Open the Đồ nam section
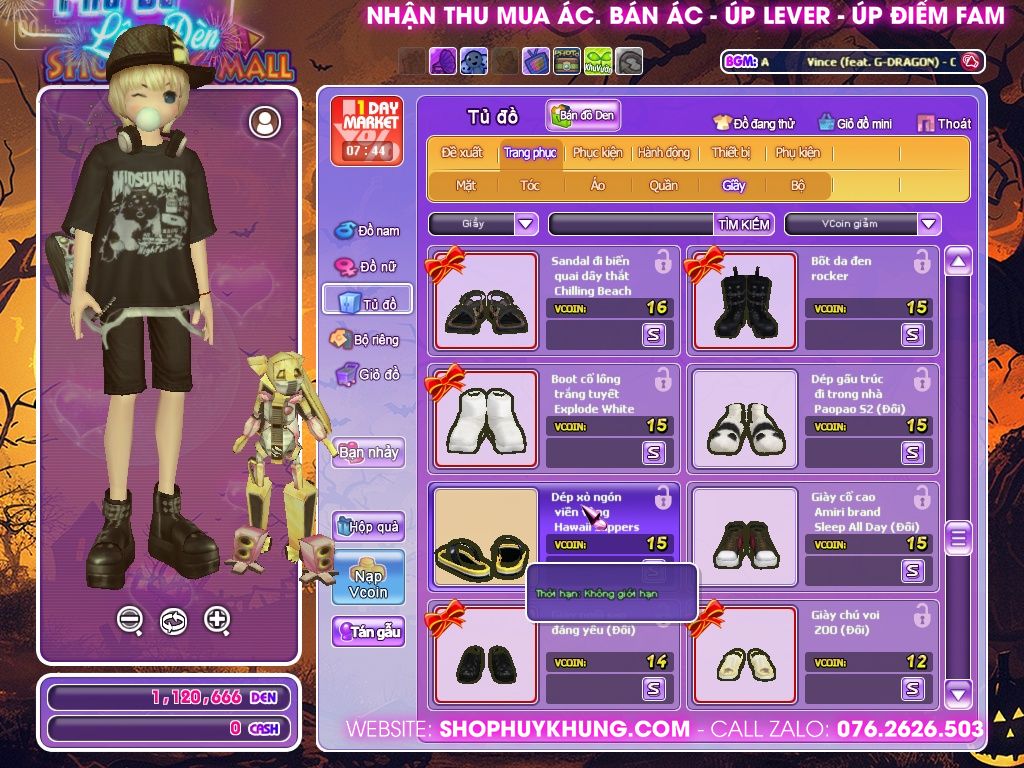Viewport: 1024px width, 768px height. tap(367, 231)
